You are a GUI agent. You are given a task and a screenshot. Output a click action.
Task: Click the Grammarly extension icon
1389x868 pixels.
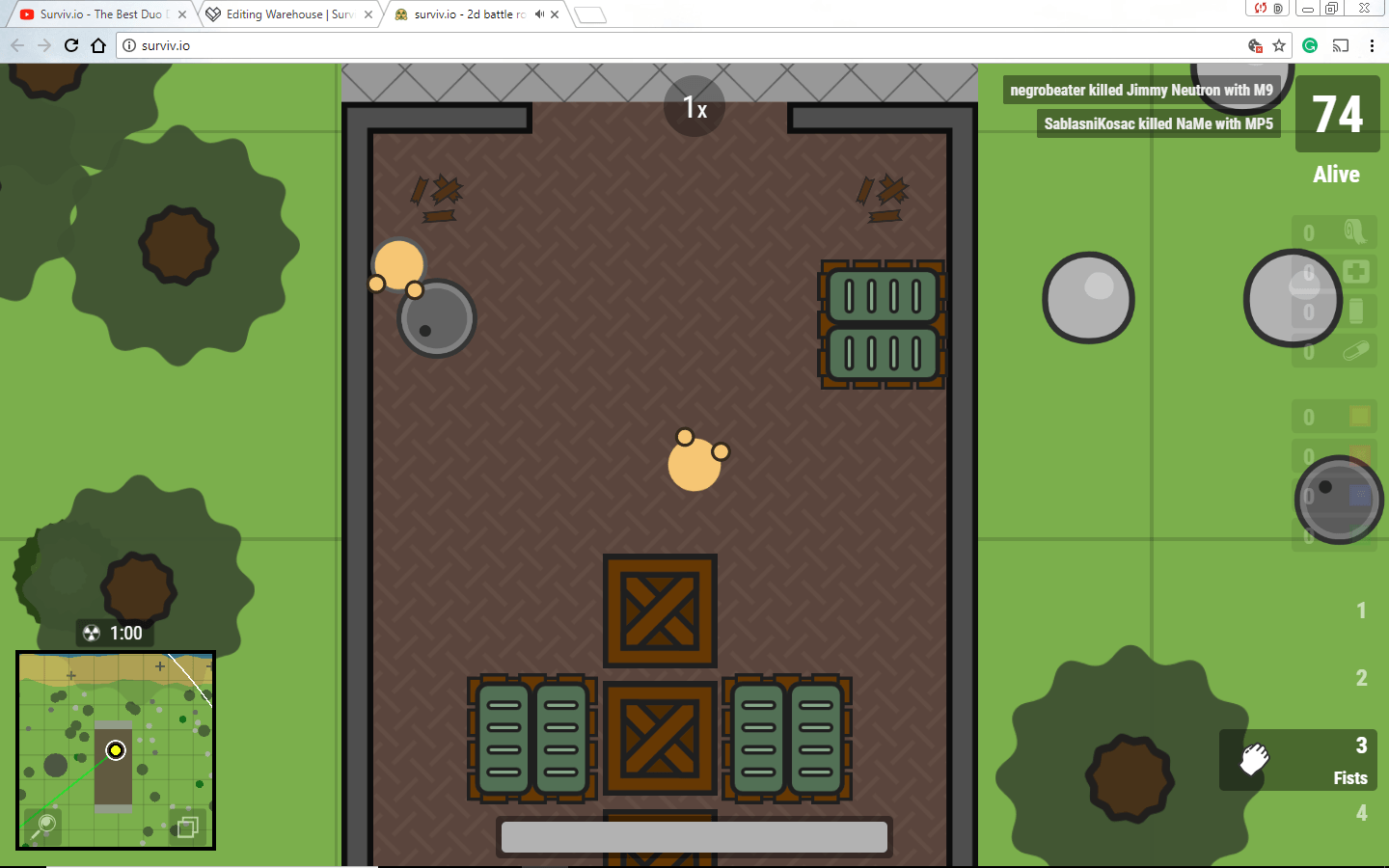[x=1309, y=45]
